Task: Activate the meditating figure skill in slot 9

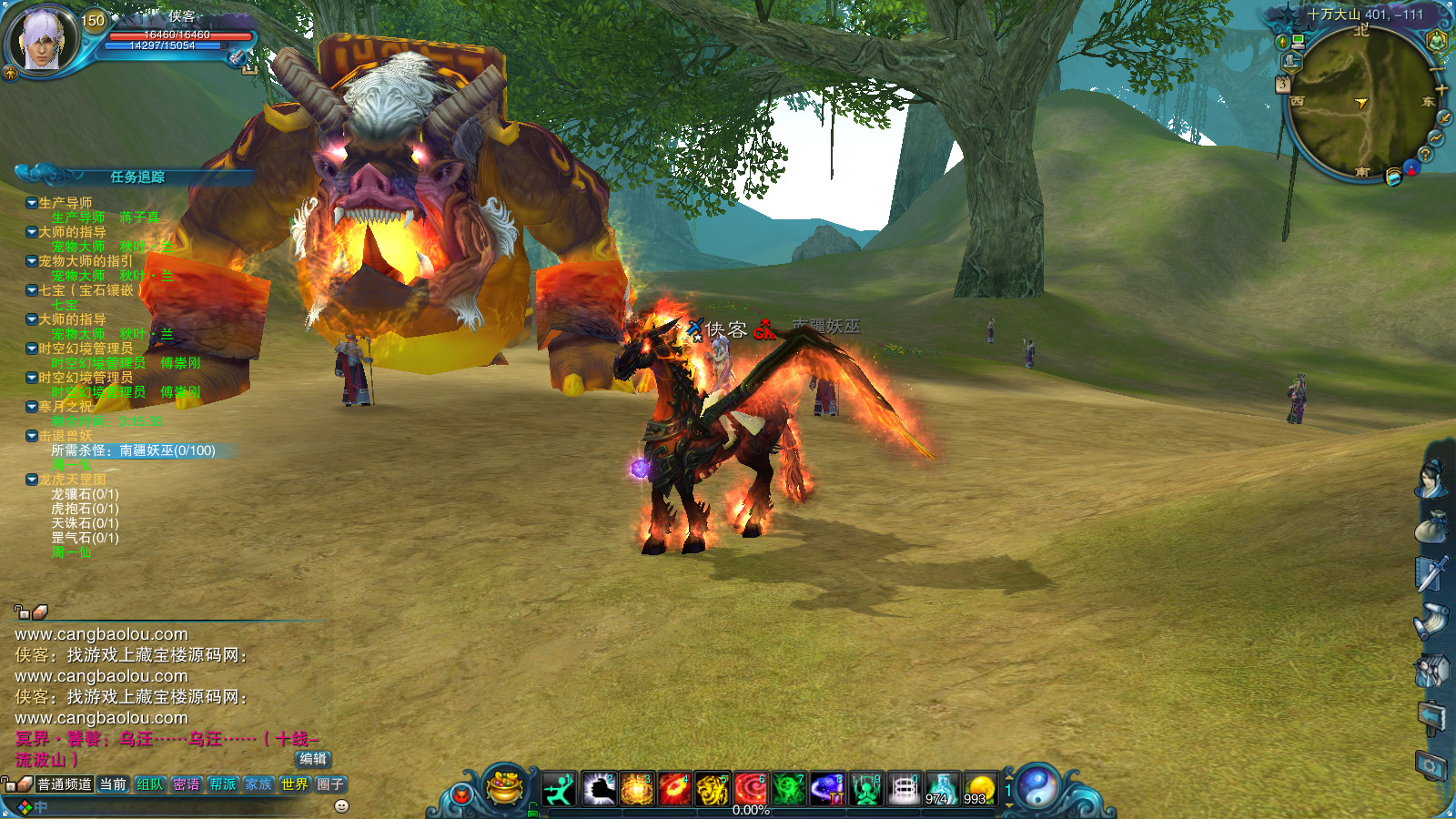Action: [865, 789]
